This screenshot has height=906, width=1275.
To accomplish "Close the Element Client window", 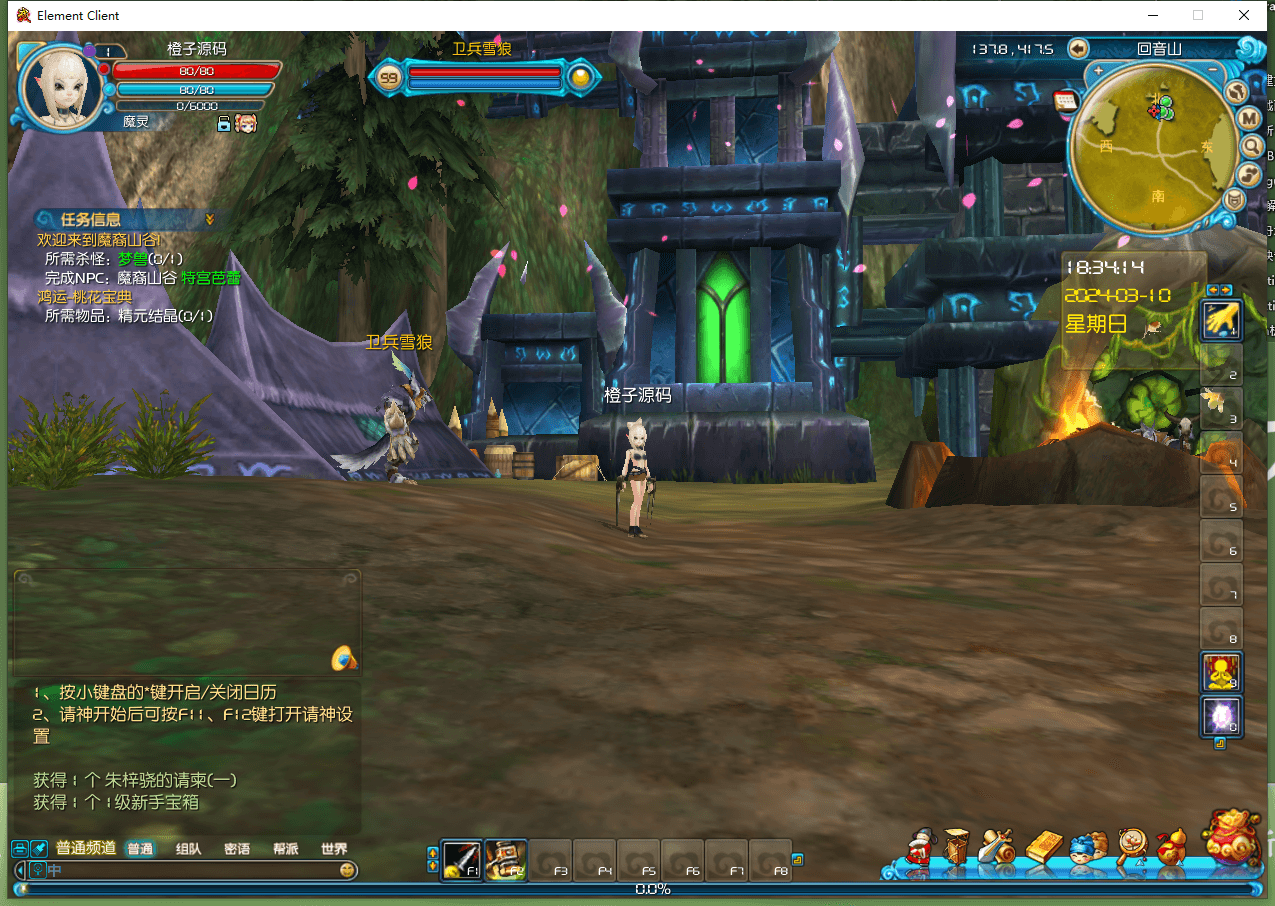I will click(x=1244, y=15).
